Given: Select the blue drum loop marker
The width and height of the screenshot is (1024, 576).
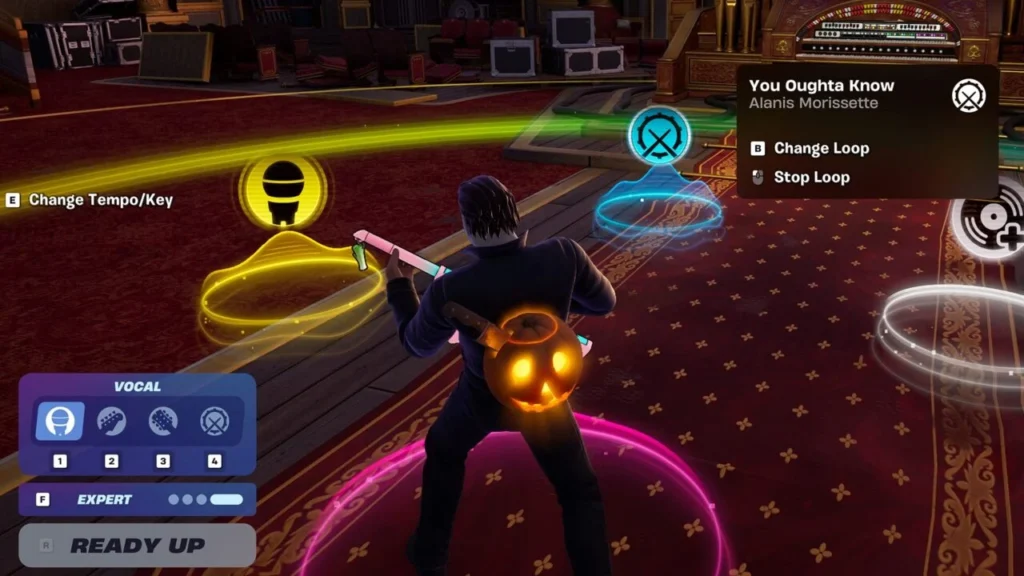Looking at the screenshot, I should [660, 138].
